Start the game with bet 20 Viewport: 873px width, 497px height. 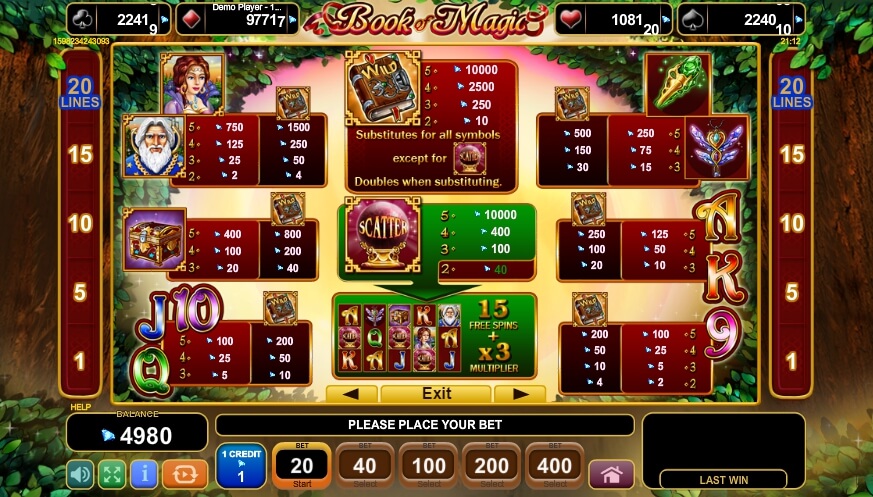click(x=300, y=466)
